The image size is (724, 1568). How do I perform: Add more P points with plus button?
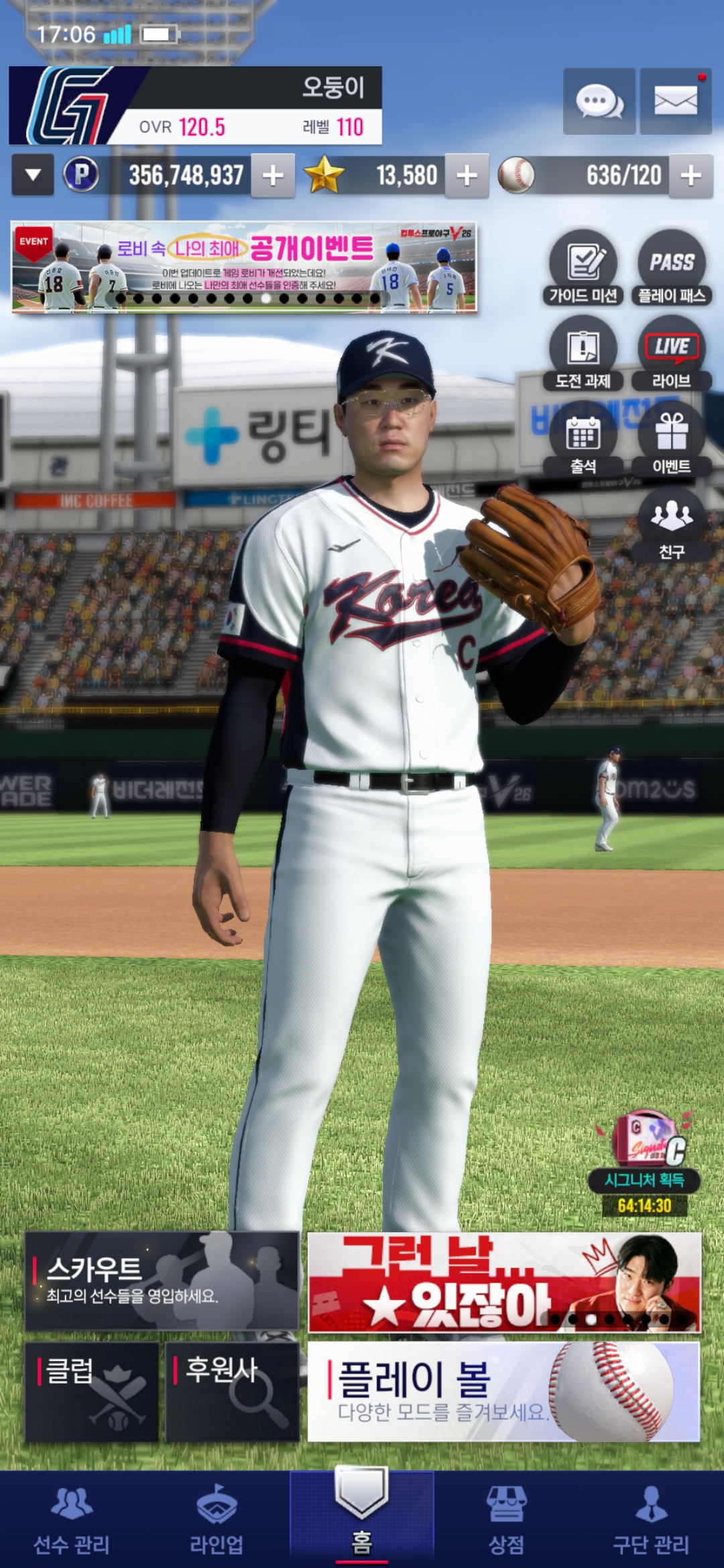coord(273,176)
